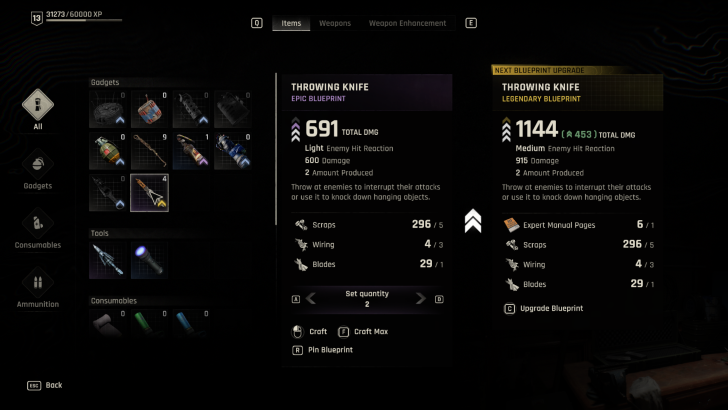Switch to the Weapons tab

[334, 23]
